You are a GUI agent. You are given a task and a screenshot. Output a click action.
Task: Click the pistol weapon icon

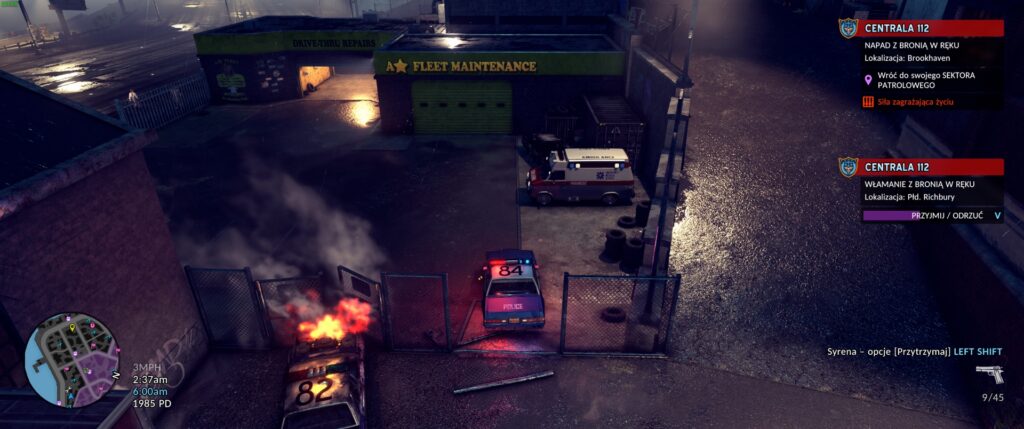(988, 374)
